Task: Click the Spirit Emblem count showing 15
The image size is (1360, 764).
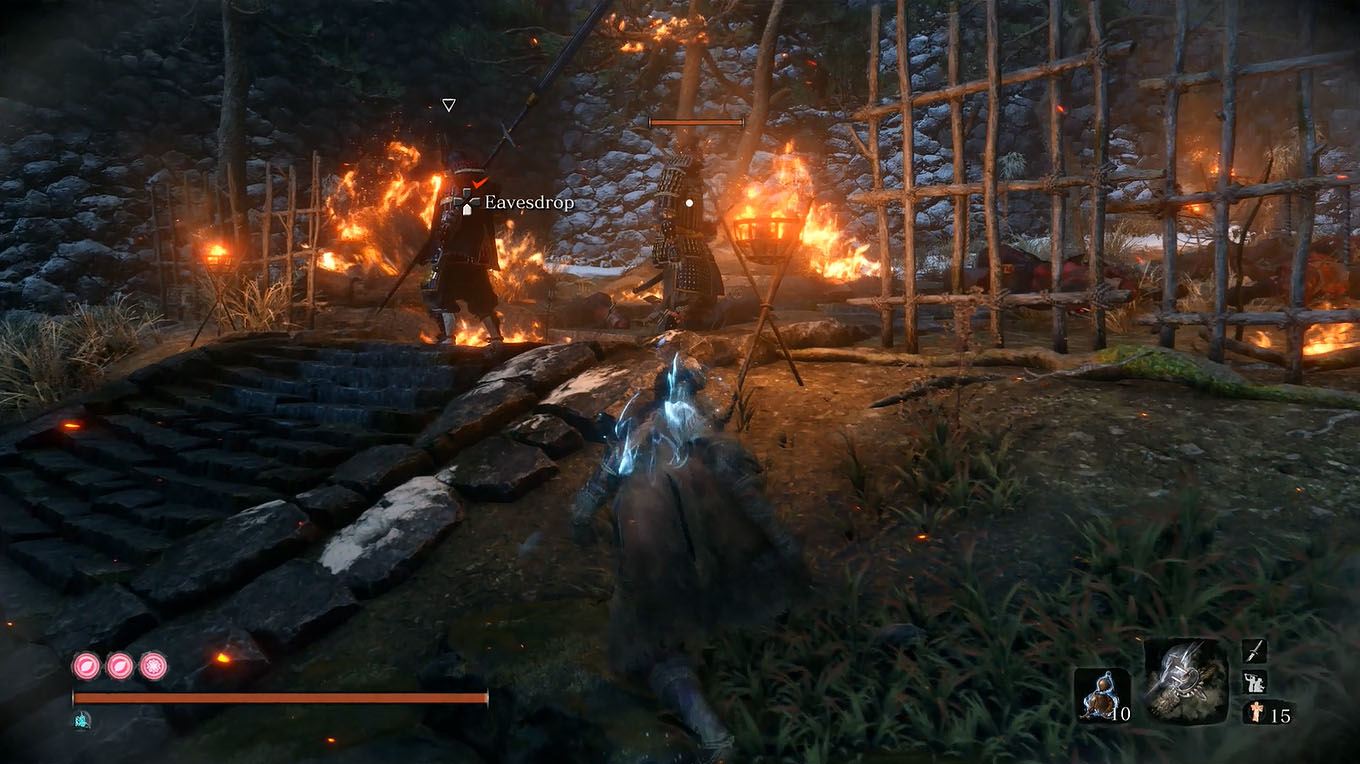Action: [1282, 712]
